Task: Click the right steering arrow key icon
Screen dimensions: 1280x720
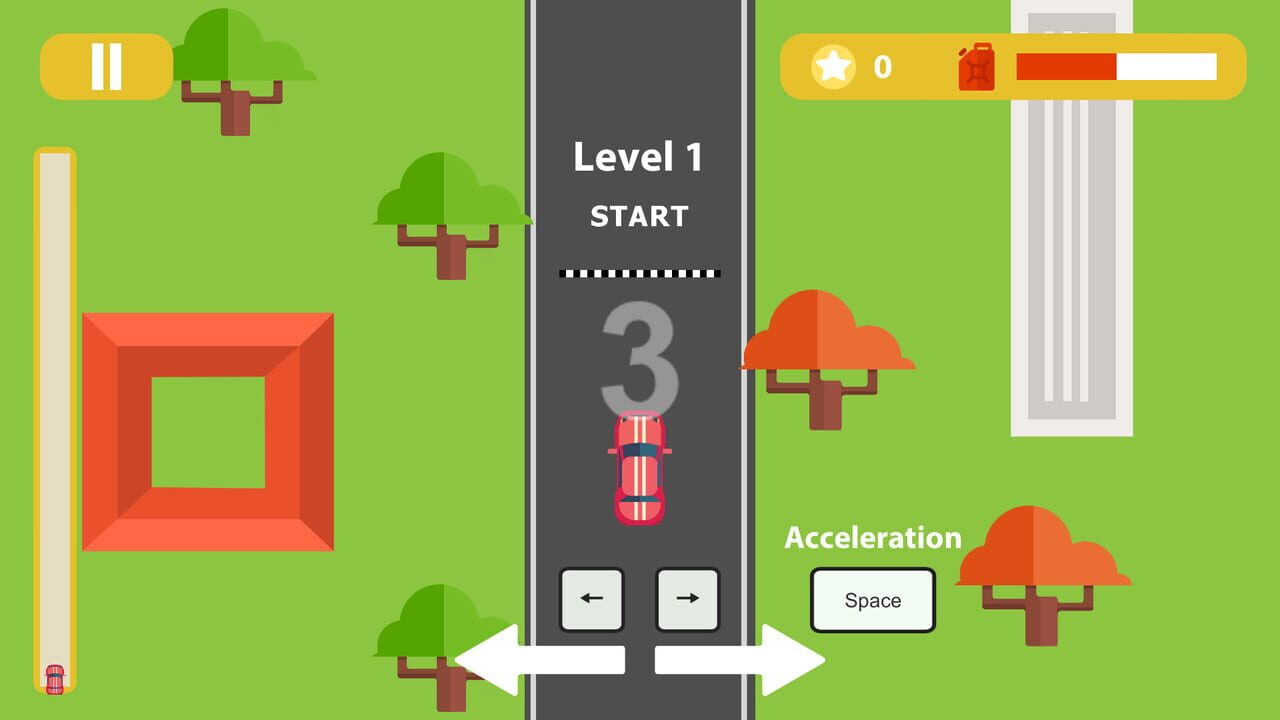Action: (x=687, y=598)
